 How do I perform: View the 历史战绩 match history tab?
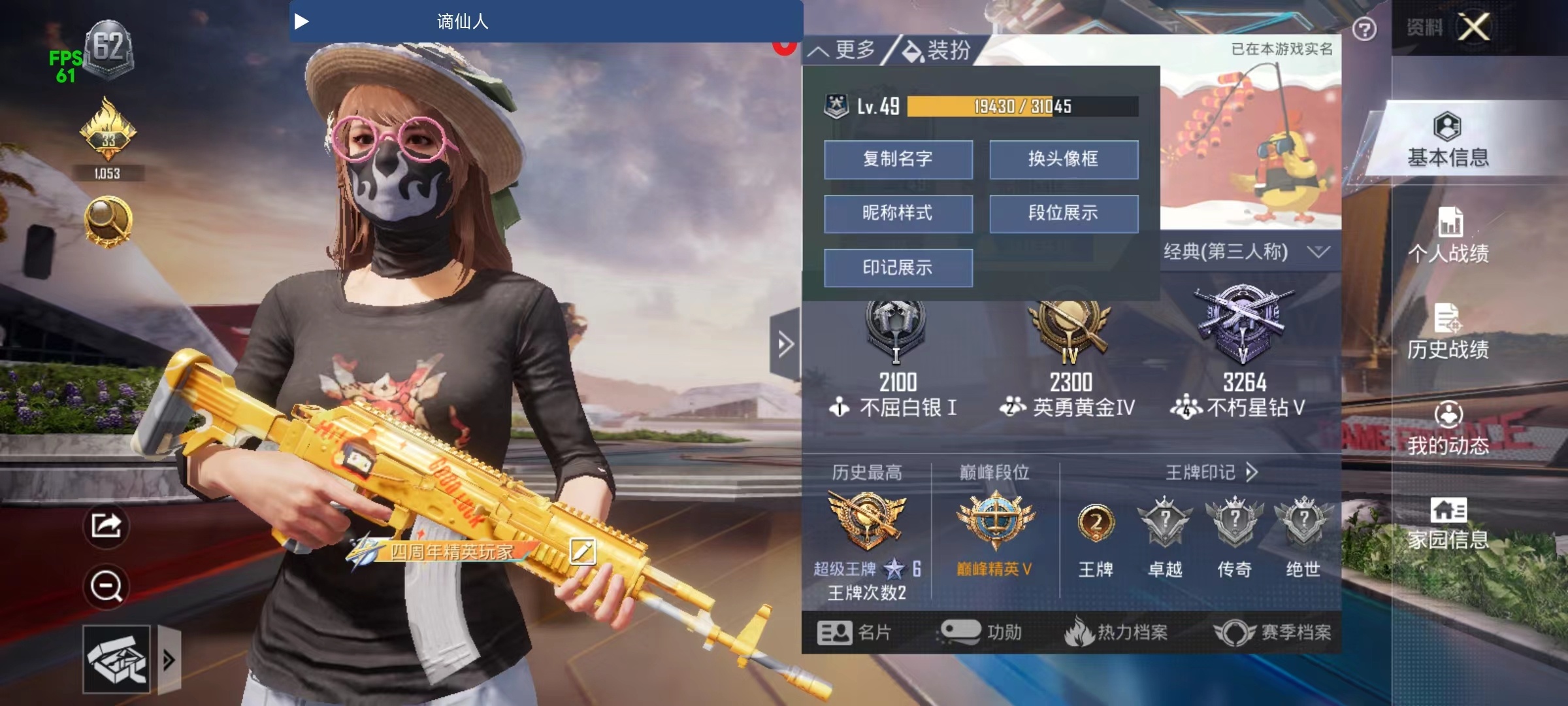(x=1448, y=331)
